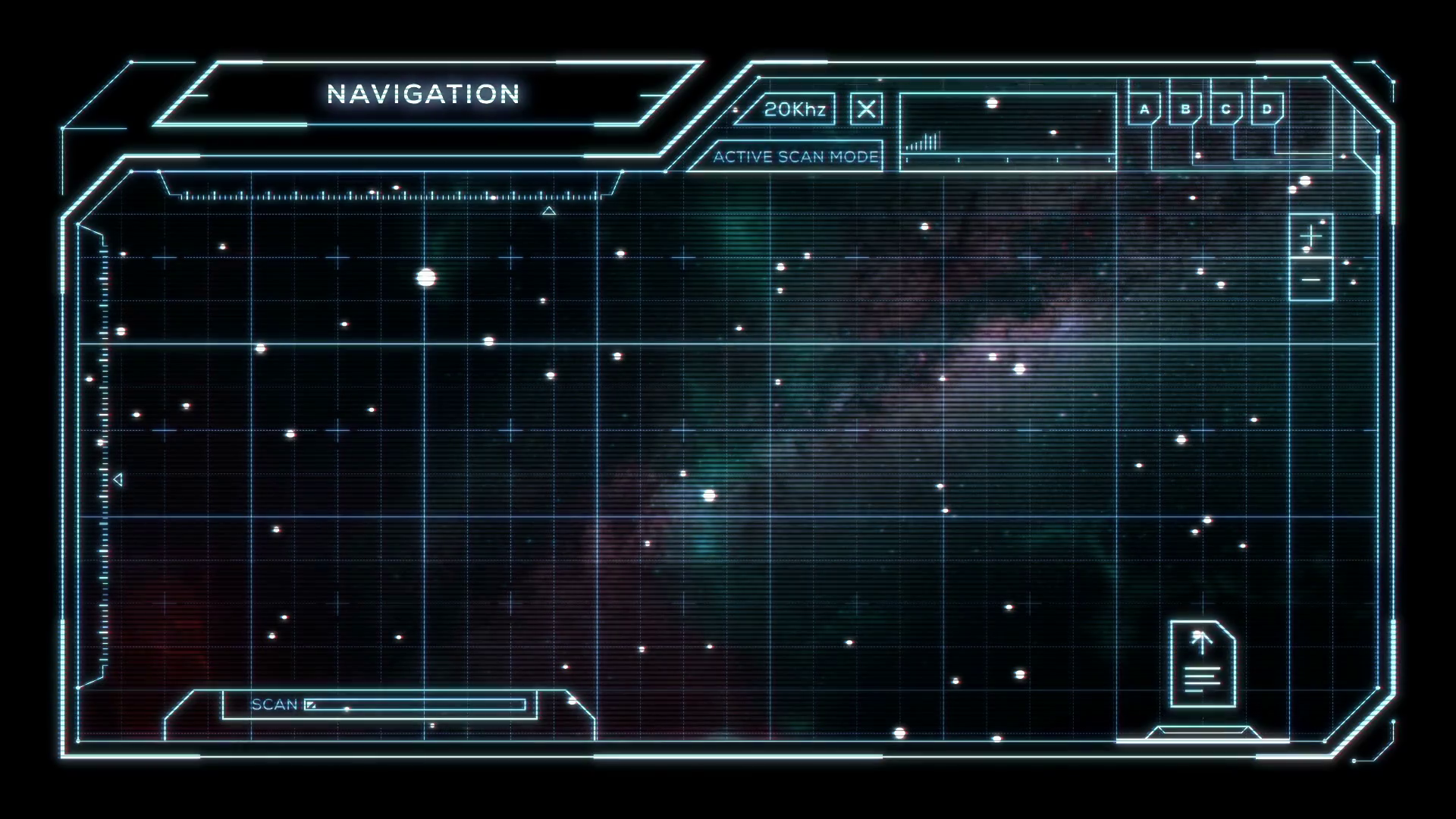The width and height of the screenshot is (1456, 819).
Task: Select channel icon B
Action: pos(1185,108)
